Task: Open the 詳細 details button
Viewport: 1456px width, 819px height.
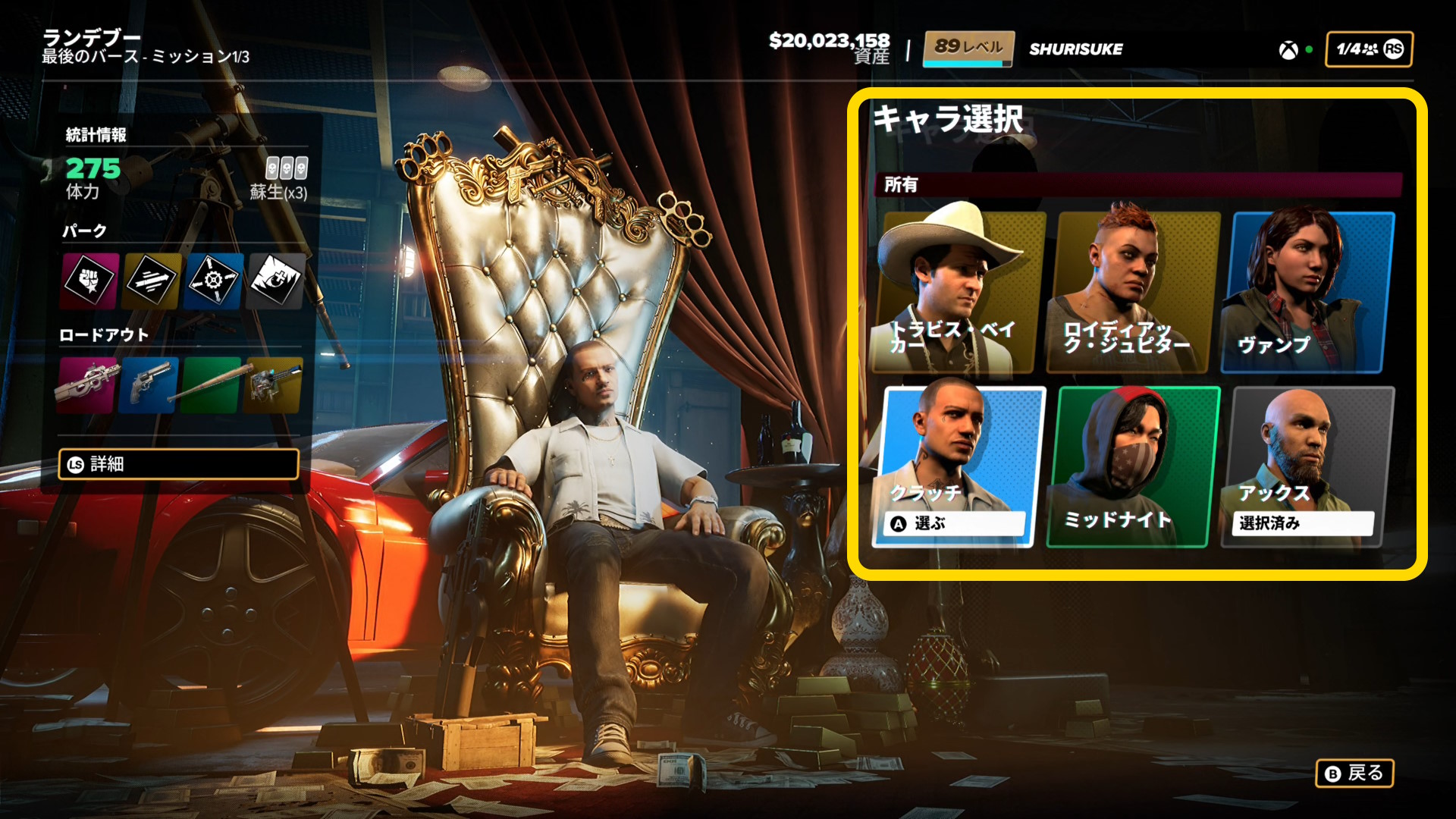Action: pyautogui.click(x=179, y=464)
